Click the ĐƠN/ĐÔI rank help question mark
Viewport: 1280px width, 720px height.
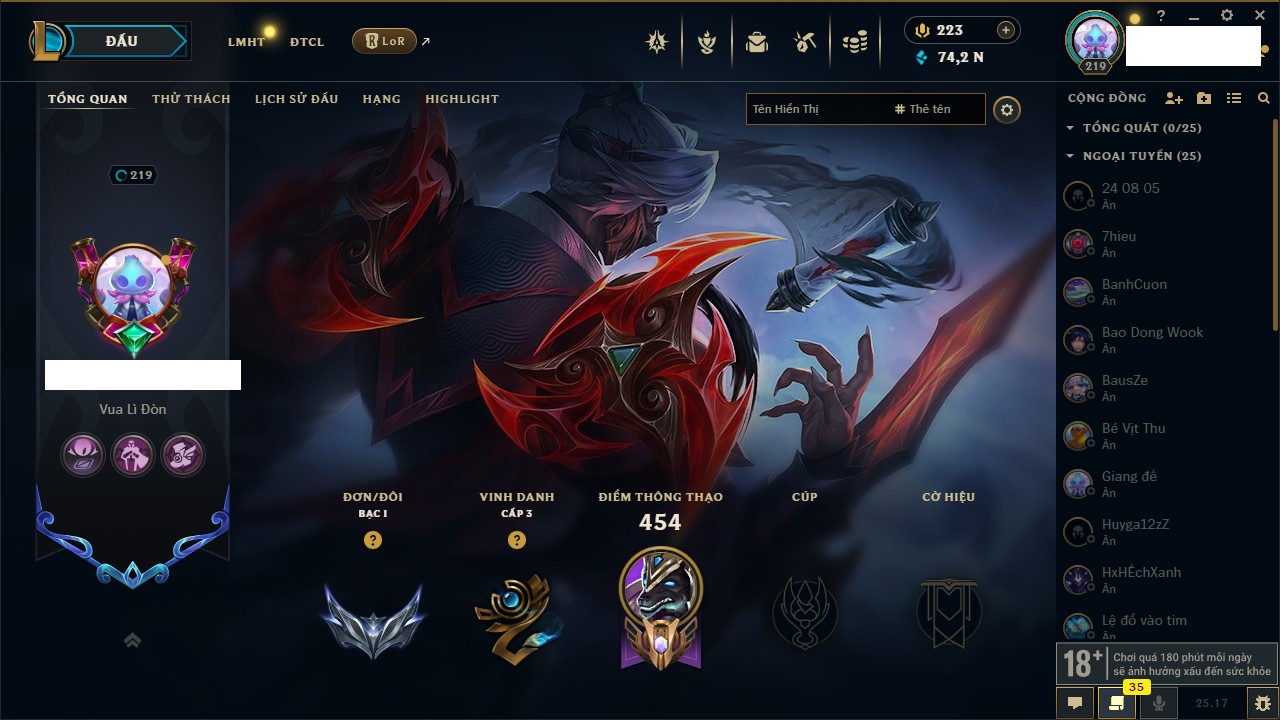coord(373,540)
